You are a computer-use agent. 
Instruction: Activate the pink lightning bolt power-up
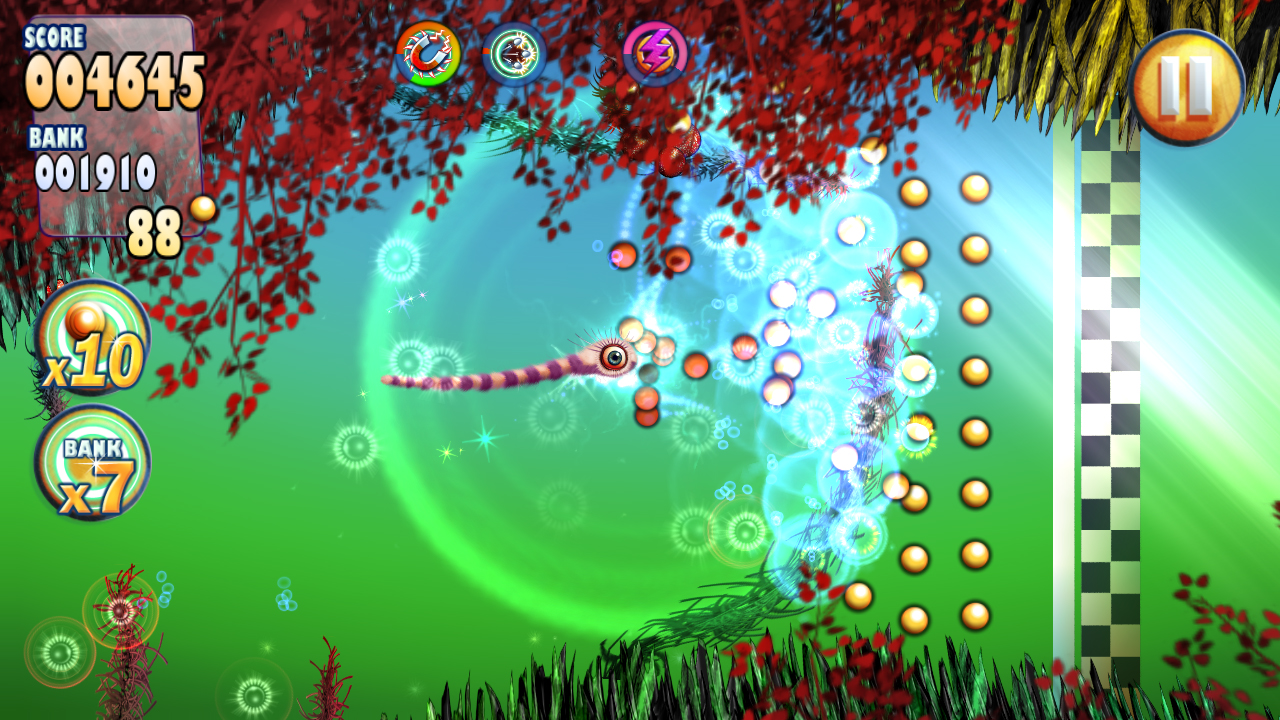point(655,54)
